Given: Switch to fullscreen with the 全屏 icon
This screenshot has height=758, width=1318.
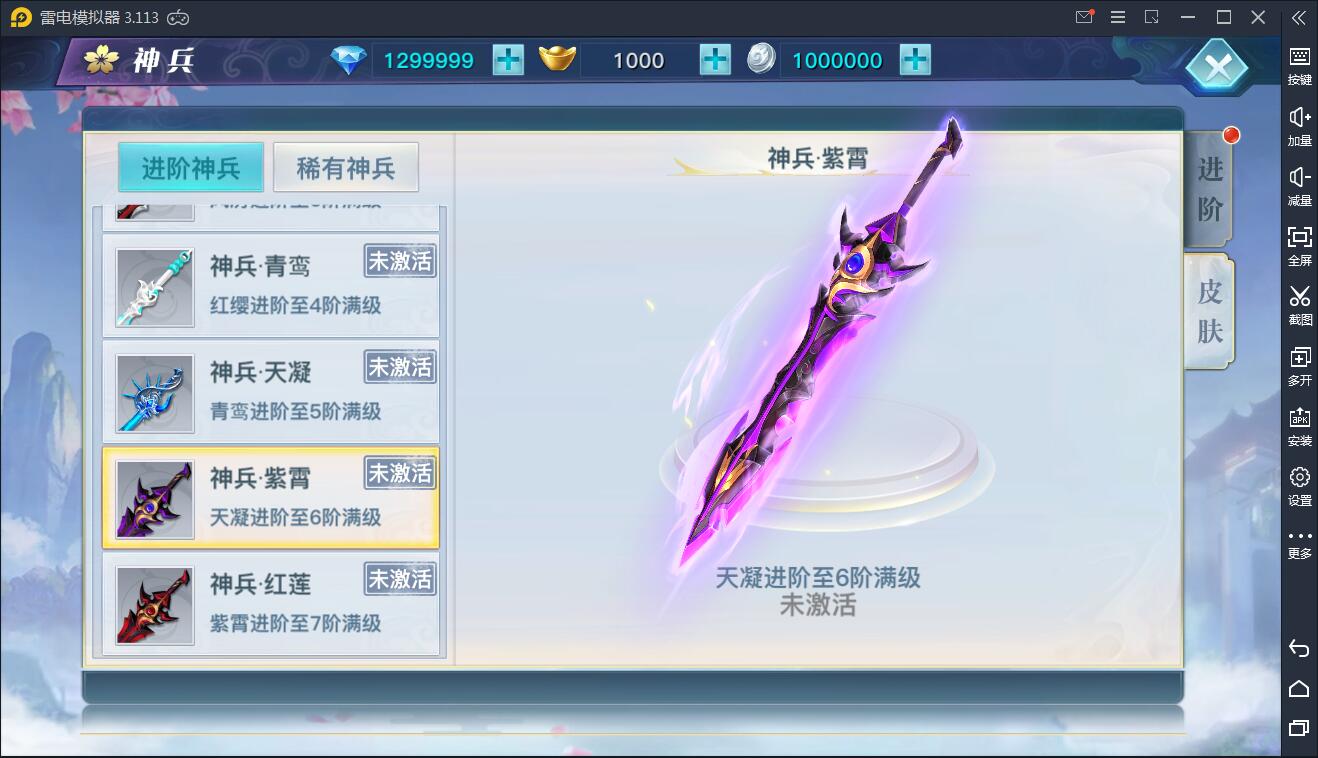Looking at the screenshot, I should point(1298,244).
